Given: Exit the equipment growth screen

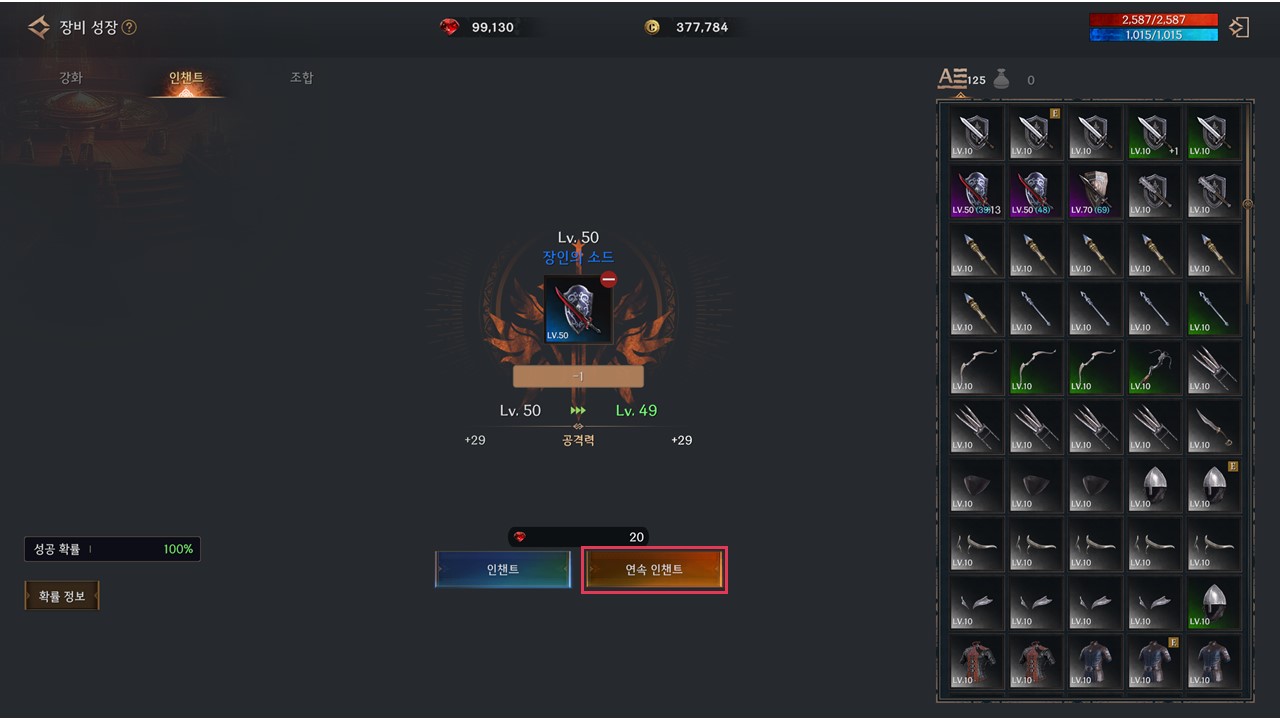Looking at the screenshot, I should (x=1239, y=27).
